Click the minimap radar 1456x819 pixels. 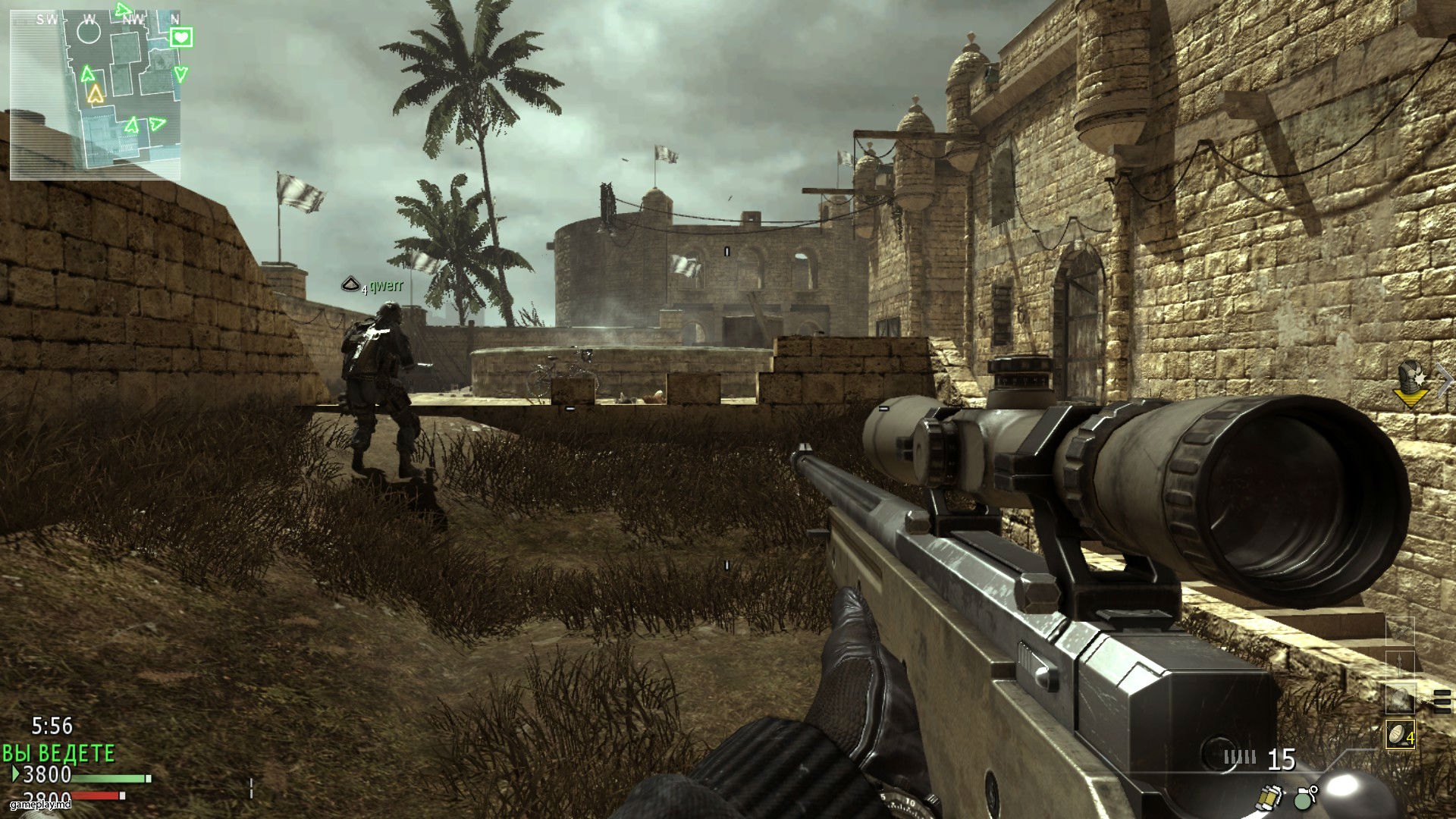[x=96, y=96]
